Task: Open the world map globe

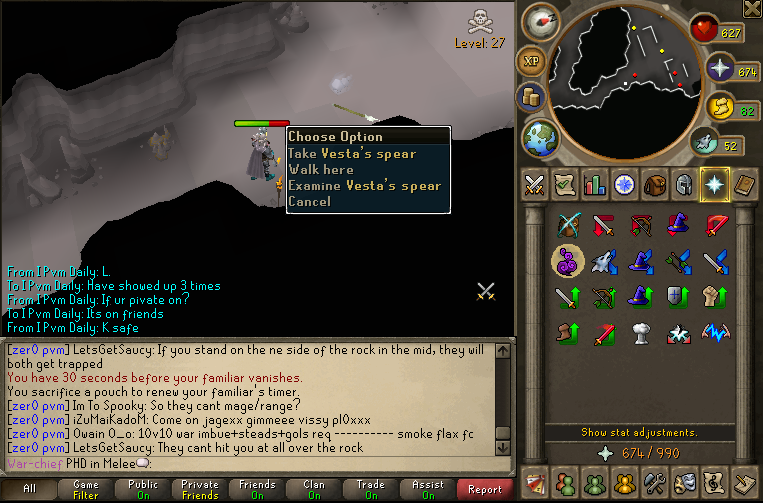Action: [539, 136]
